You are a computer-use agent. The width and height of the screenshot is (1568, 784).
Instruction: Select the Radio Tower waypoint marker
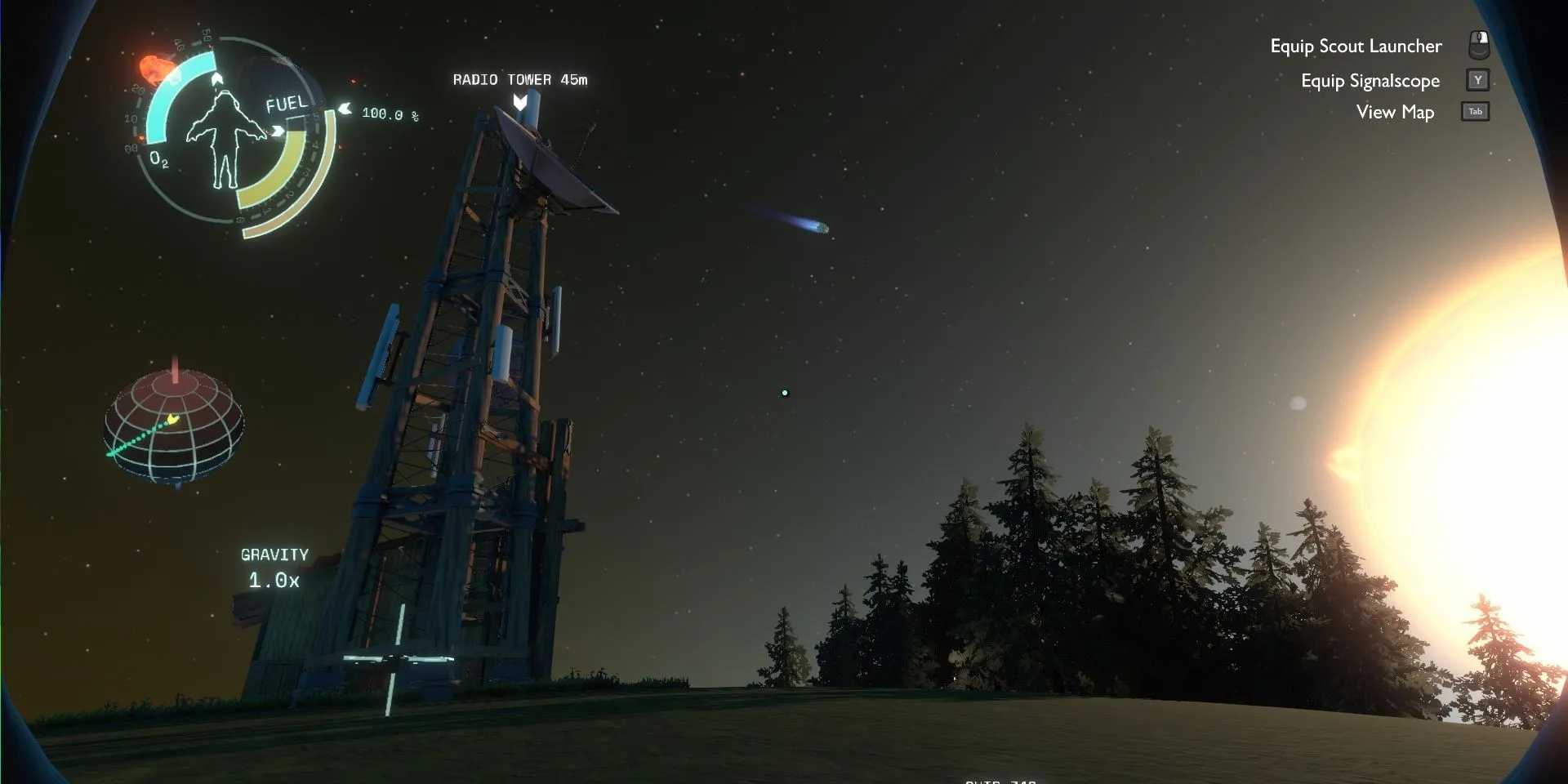pos(520,102)
